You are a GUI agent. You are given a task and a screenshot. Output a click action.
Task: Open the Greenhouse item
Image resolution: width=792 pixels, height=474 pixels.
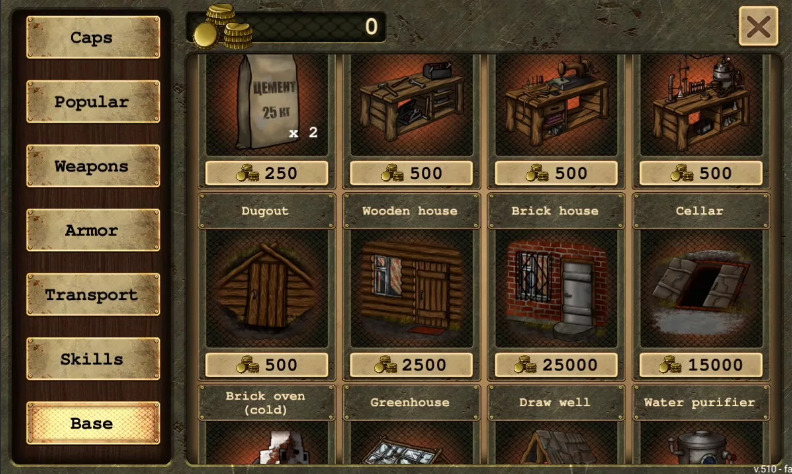411,428
